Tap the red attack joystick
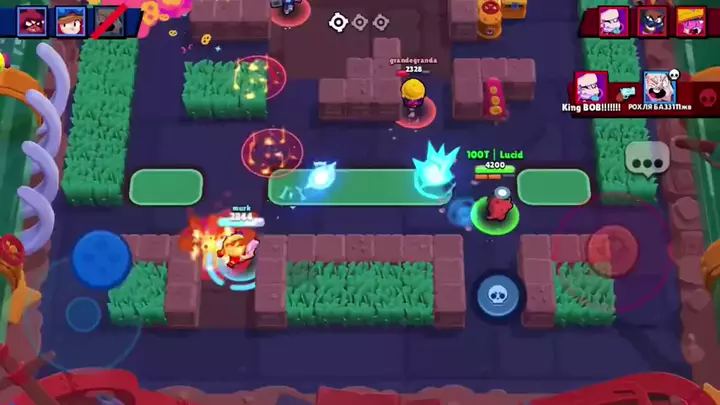This screenshot has height=405, width=720. 612,247
